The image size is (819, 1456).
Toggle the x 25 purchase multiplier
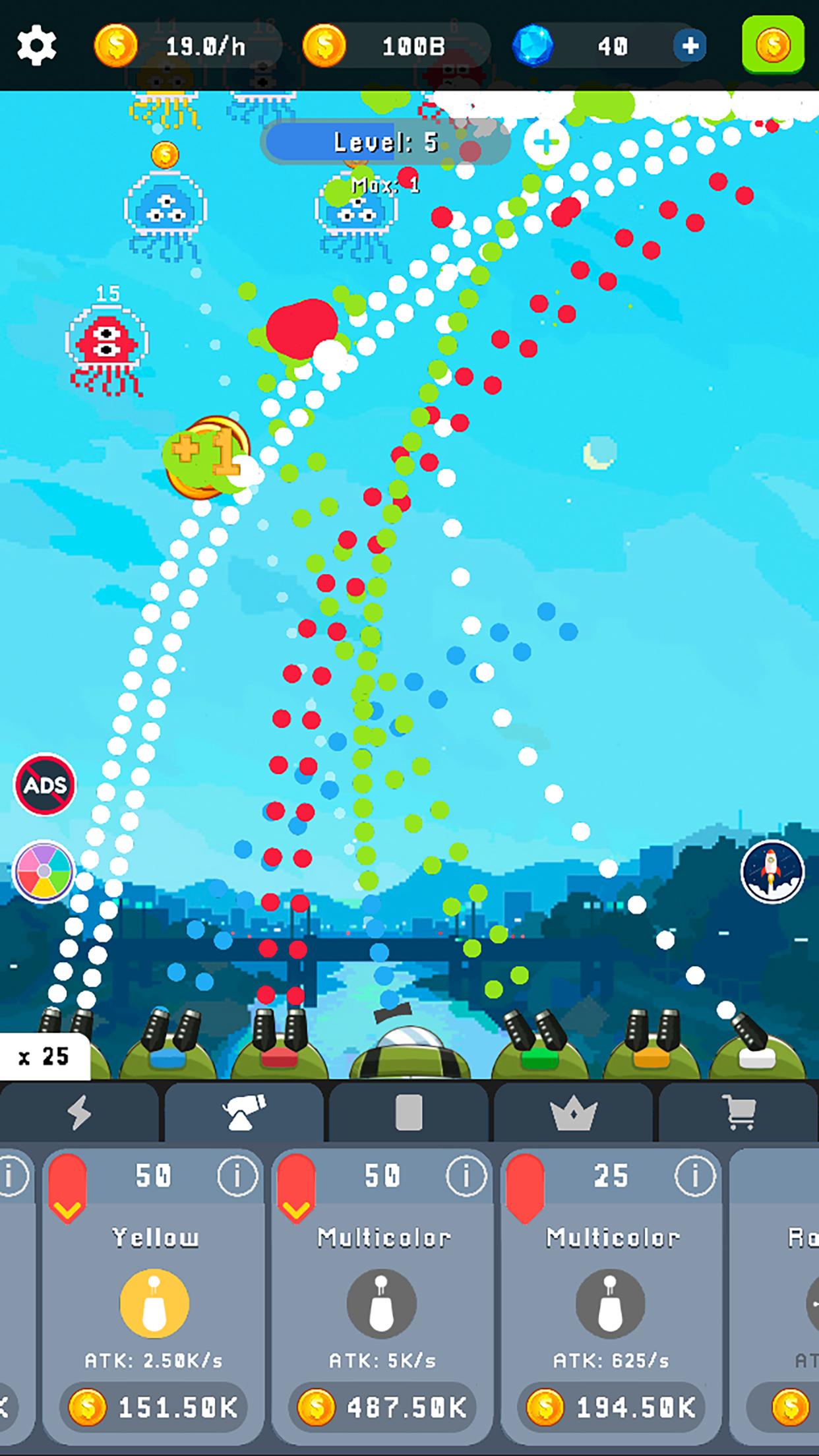tap(44, 1056)
